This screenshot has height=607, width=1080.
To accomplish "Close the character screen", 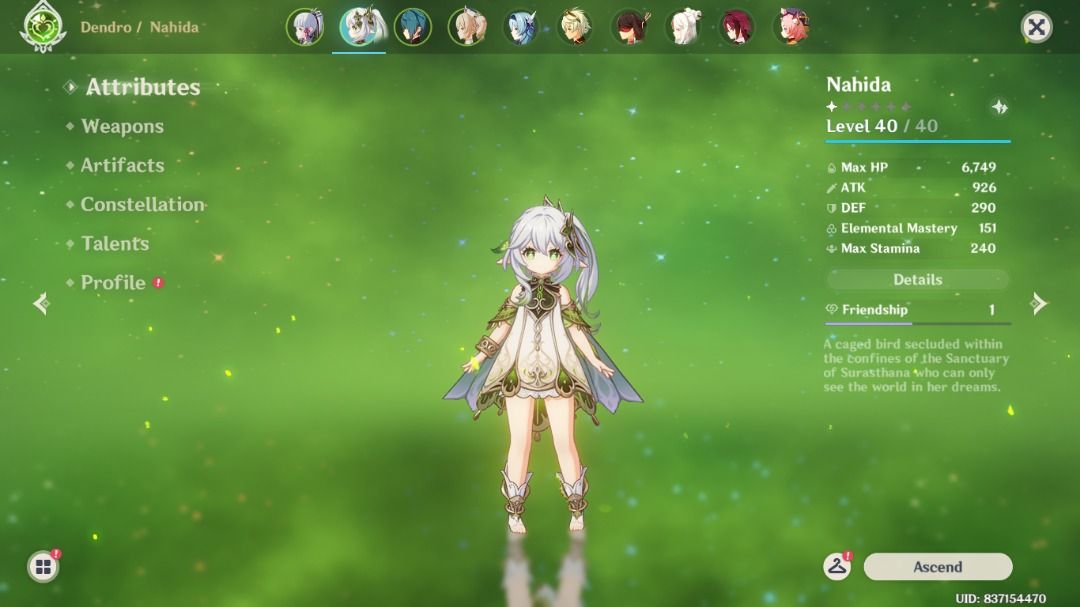I will (x=1036, y=27).
